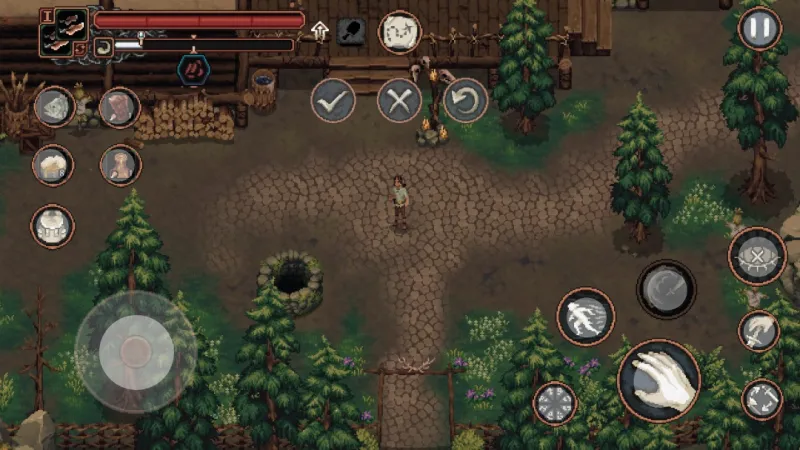Pause the game with the top-right button
This screenshot has height=450, width=800.
(759, 28)
